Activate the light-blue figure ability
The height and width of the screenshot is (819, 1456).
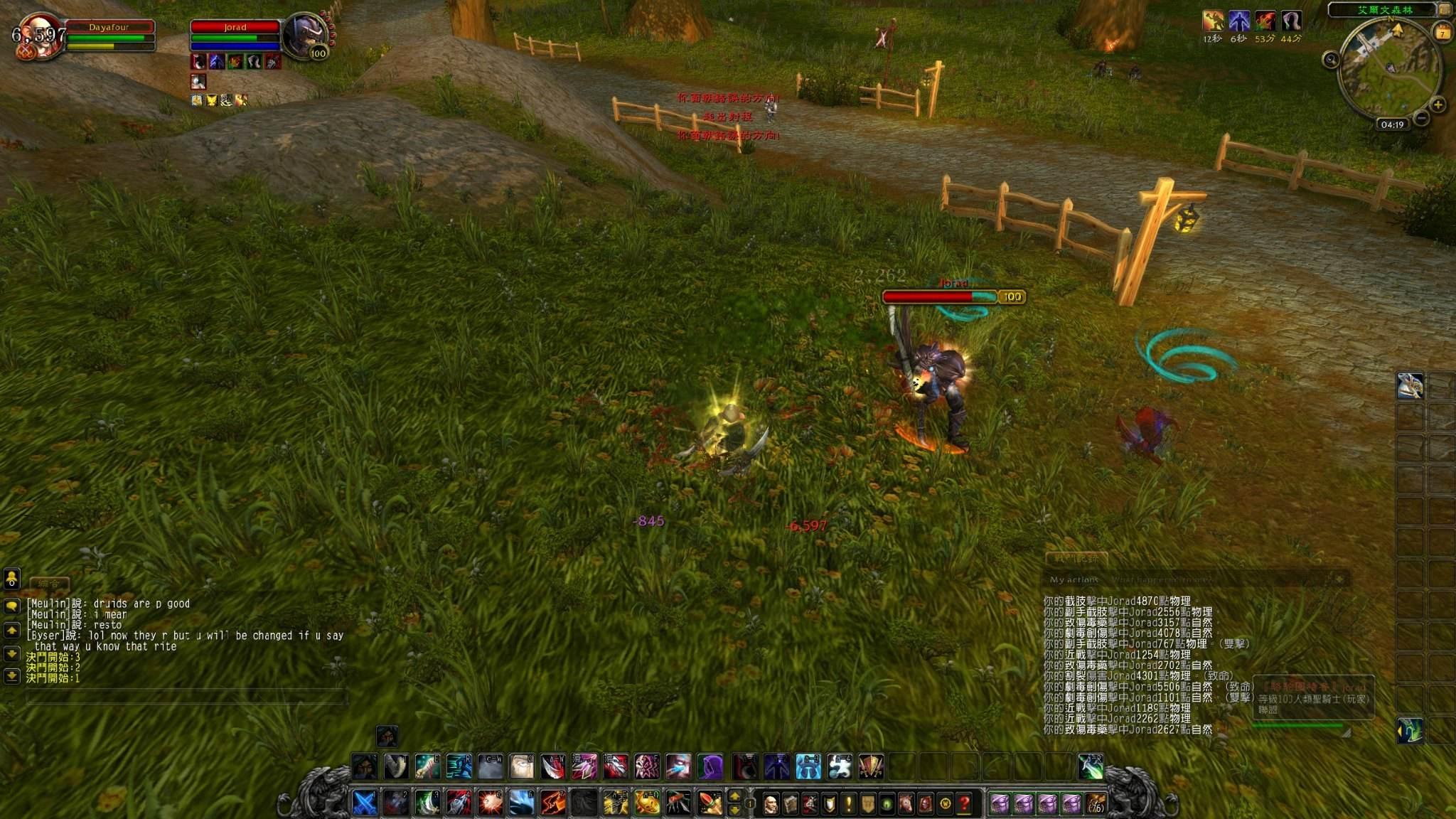point(808,767)
